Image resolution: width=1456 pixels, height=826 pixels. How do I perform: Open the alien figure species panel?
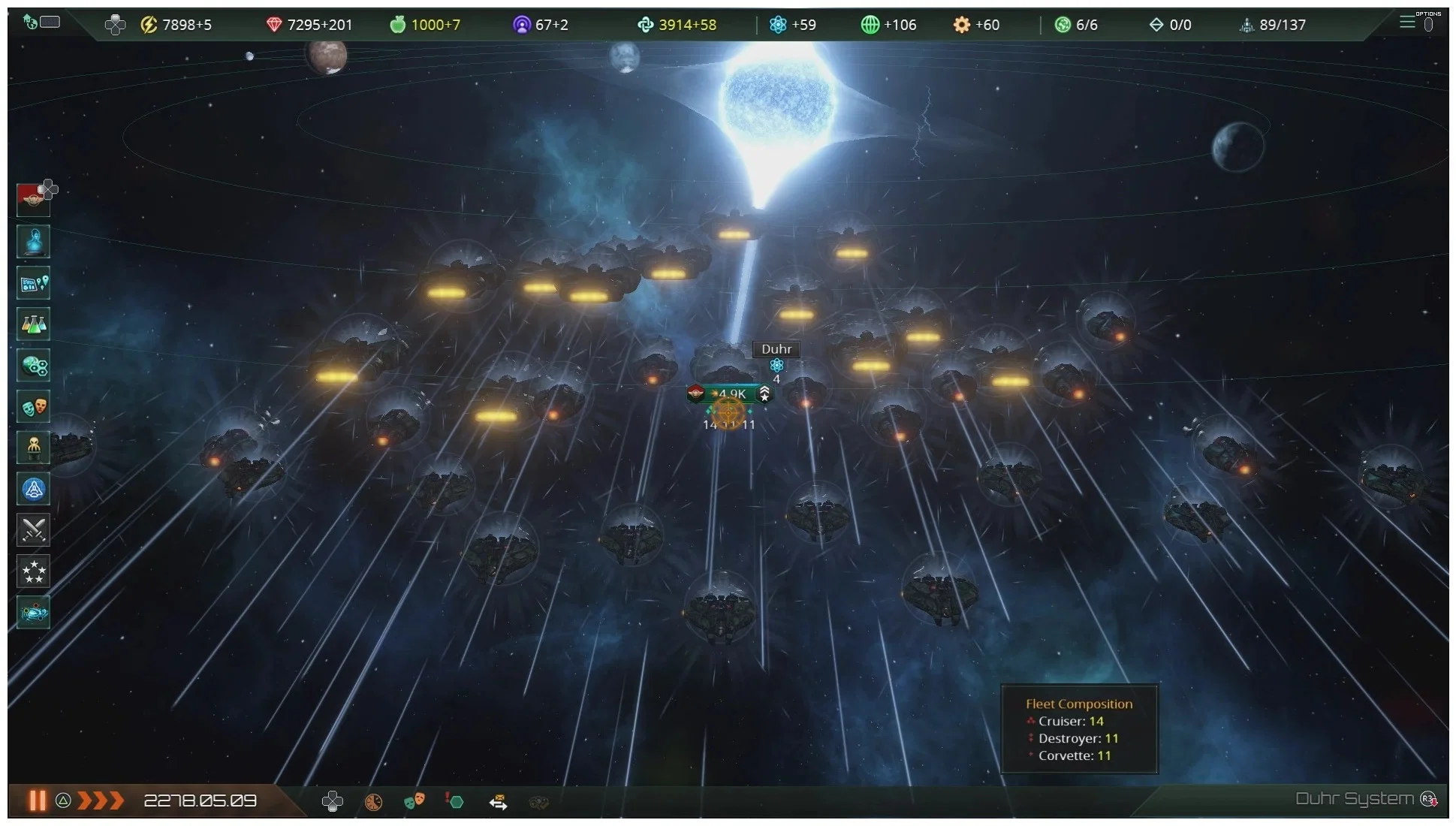click(33, 448)
